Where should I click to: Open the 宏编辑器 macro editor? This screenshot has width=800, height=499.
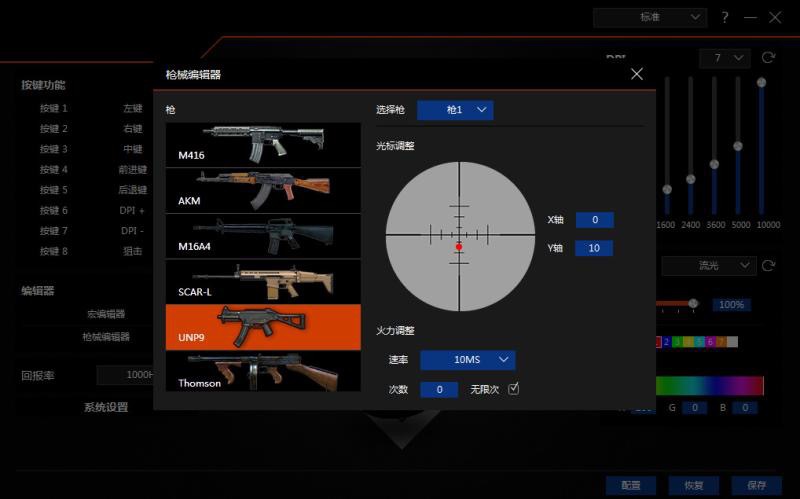105,314
